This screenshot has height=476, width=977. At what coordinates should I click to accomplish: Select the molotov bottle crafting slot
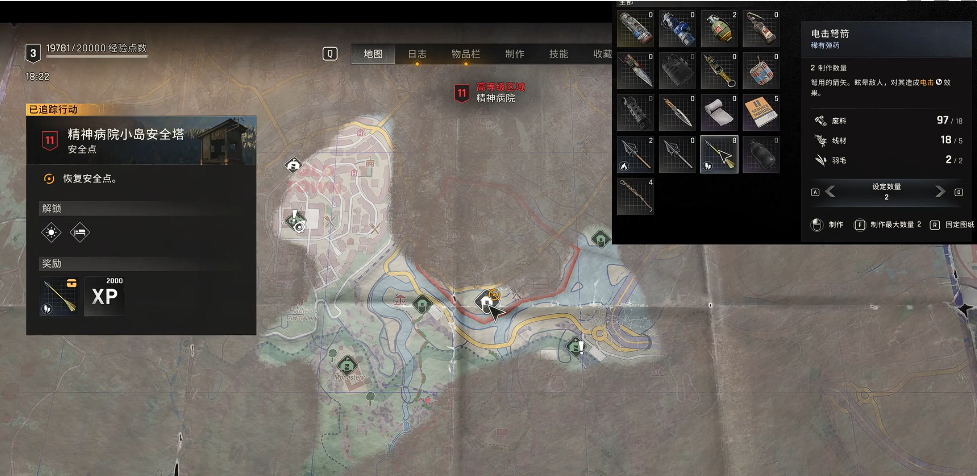[x=762, y=29]
